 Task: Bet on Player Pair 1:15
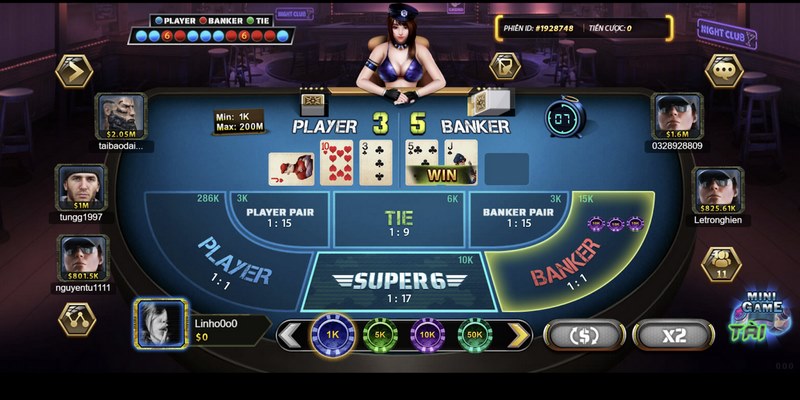pyautogui.click(x=280, y=217)
